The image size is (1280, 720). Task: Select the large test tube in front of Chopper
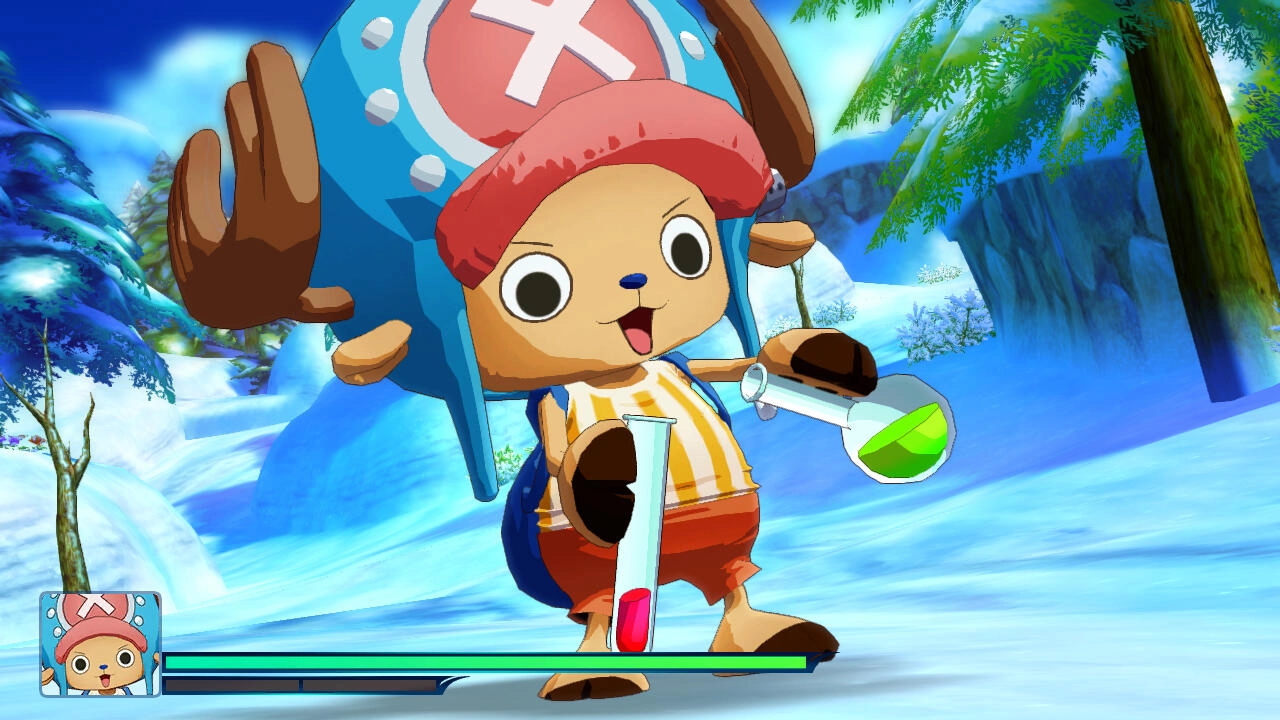click(640, 520)
